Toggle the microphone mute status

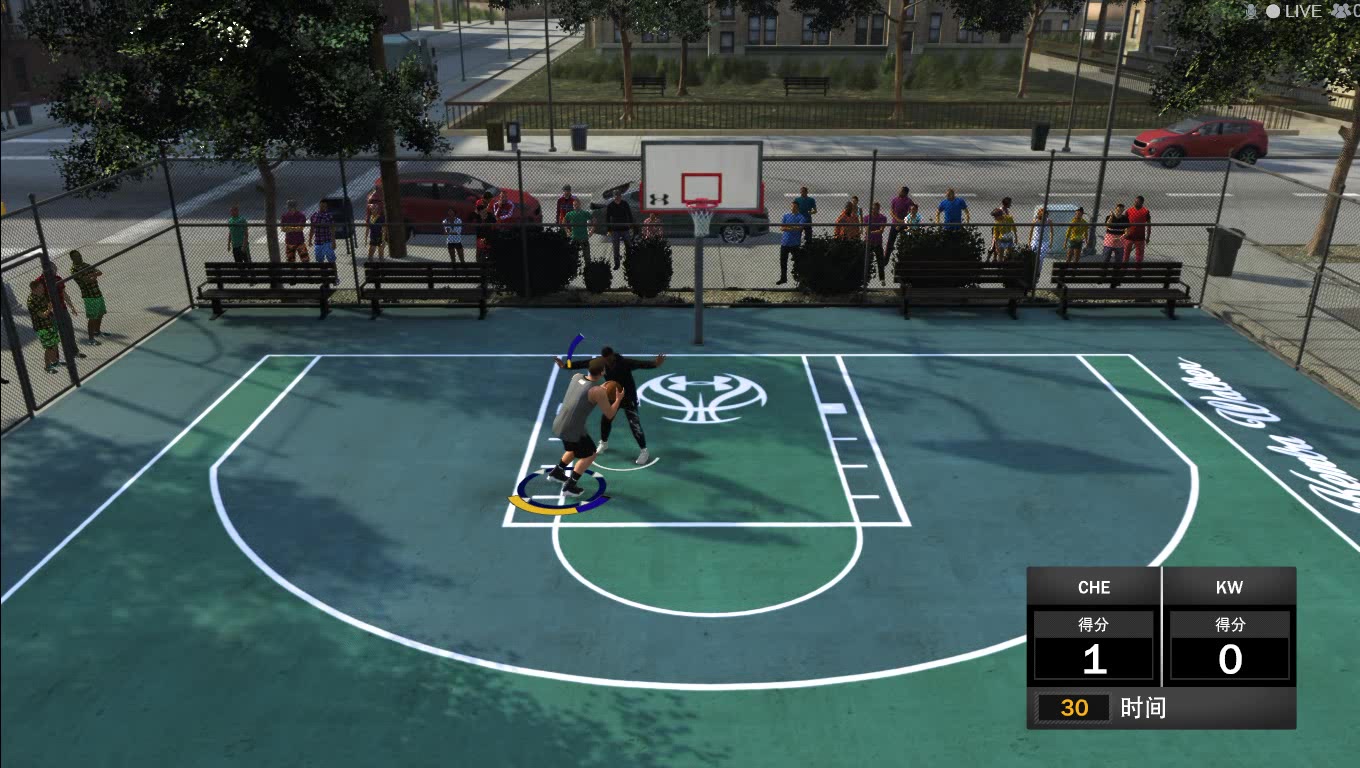(1251, 11)
